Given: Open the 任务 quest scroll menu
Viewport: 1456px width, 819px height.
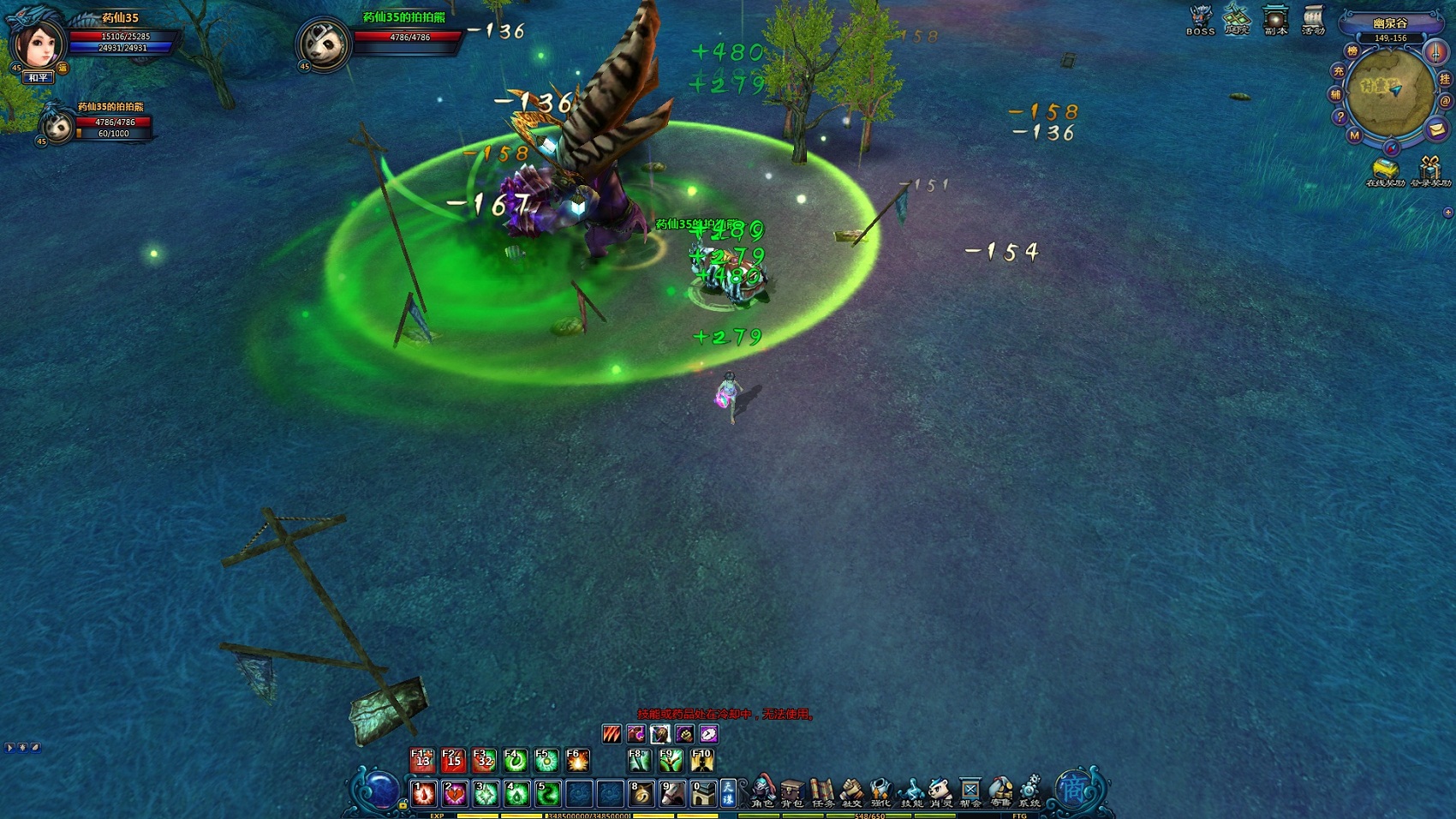Looking at the screenshot, I should pos(822,792).
